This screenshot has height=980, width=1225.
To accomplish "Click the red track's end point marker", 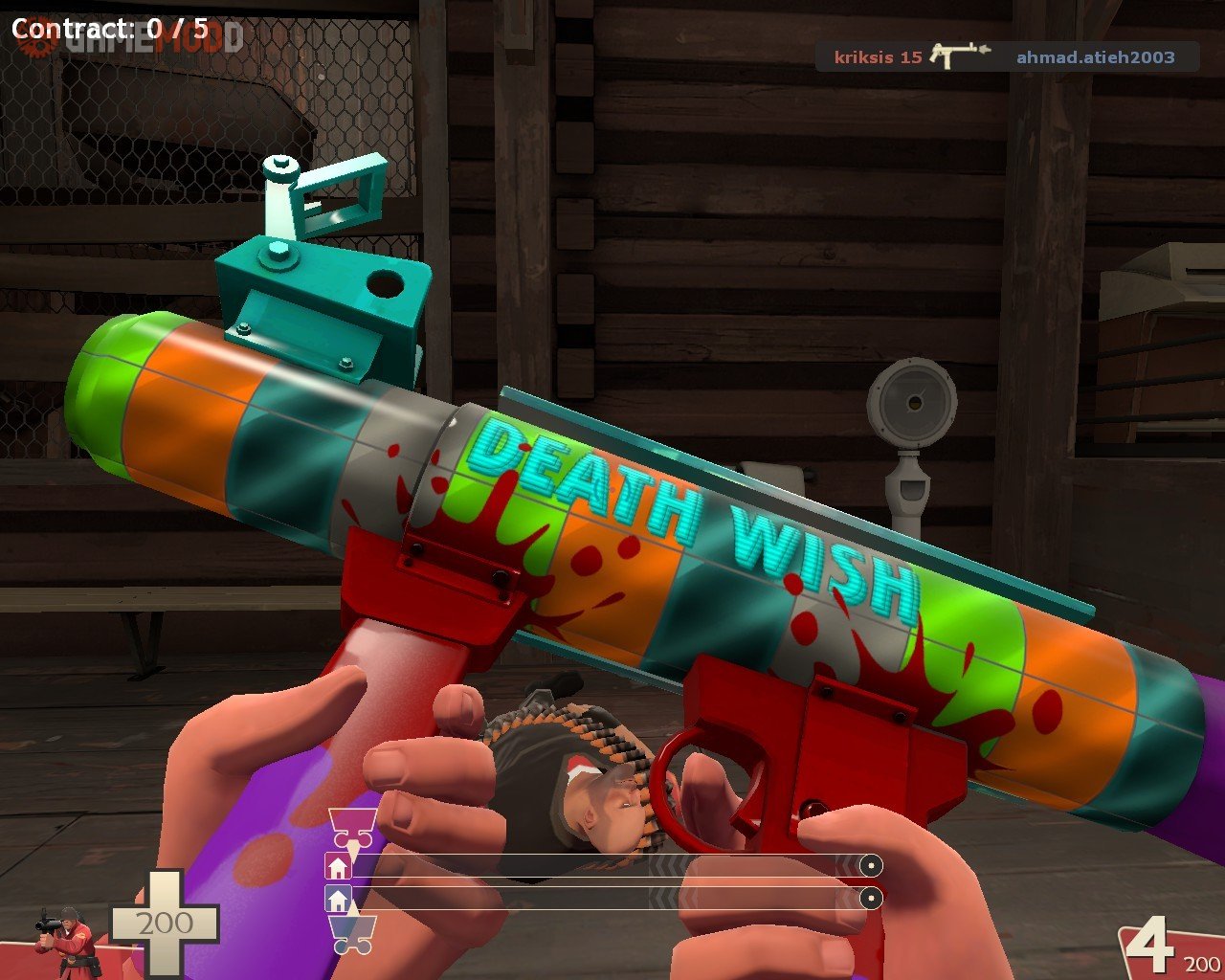I will (x=870, y=867).
